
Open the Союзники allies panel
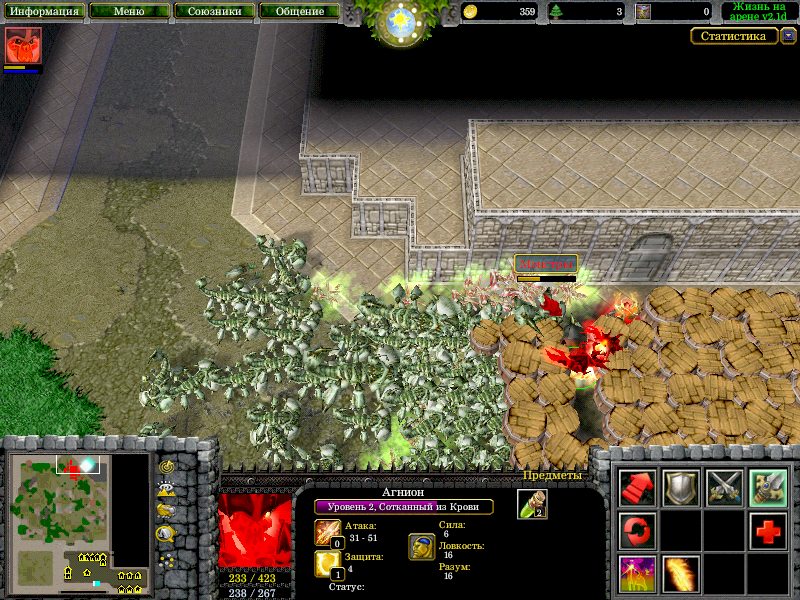pyautogui.click(x=214, y=12)
